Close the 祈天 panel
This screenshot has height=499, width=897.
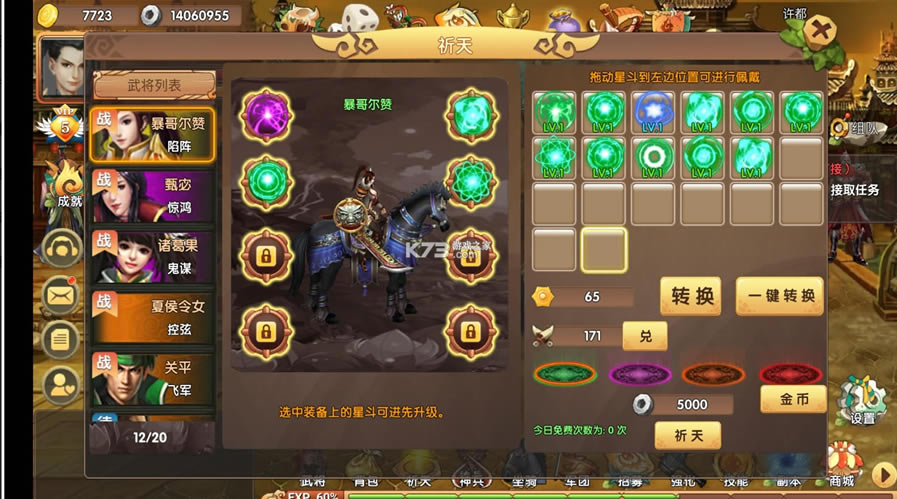820,30
